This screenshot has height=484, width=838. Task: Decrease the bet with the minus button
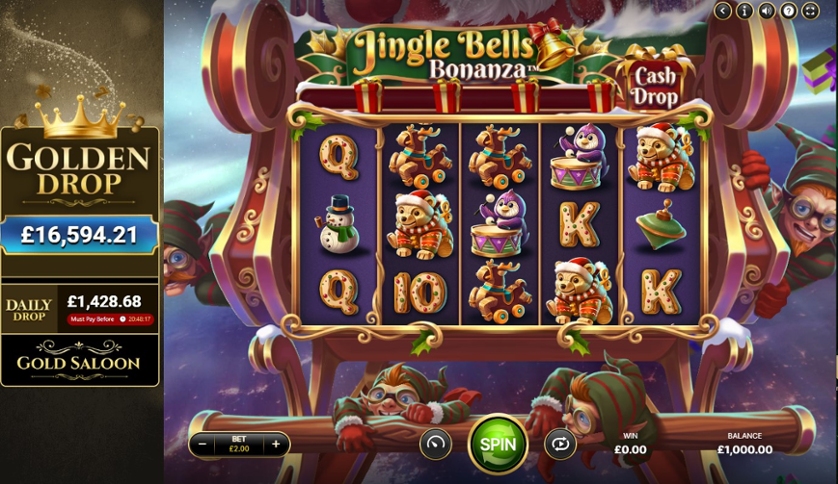[203, 444]
